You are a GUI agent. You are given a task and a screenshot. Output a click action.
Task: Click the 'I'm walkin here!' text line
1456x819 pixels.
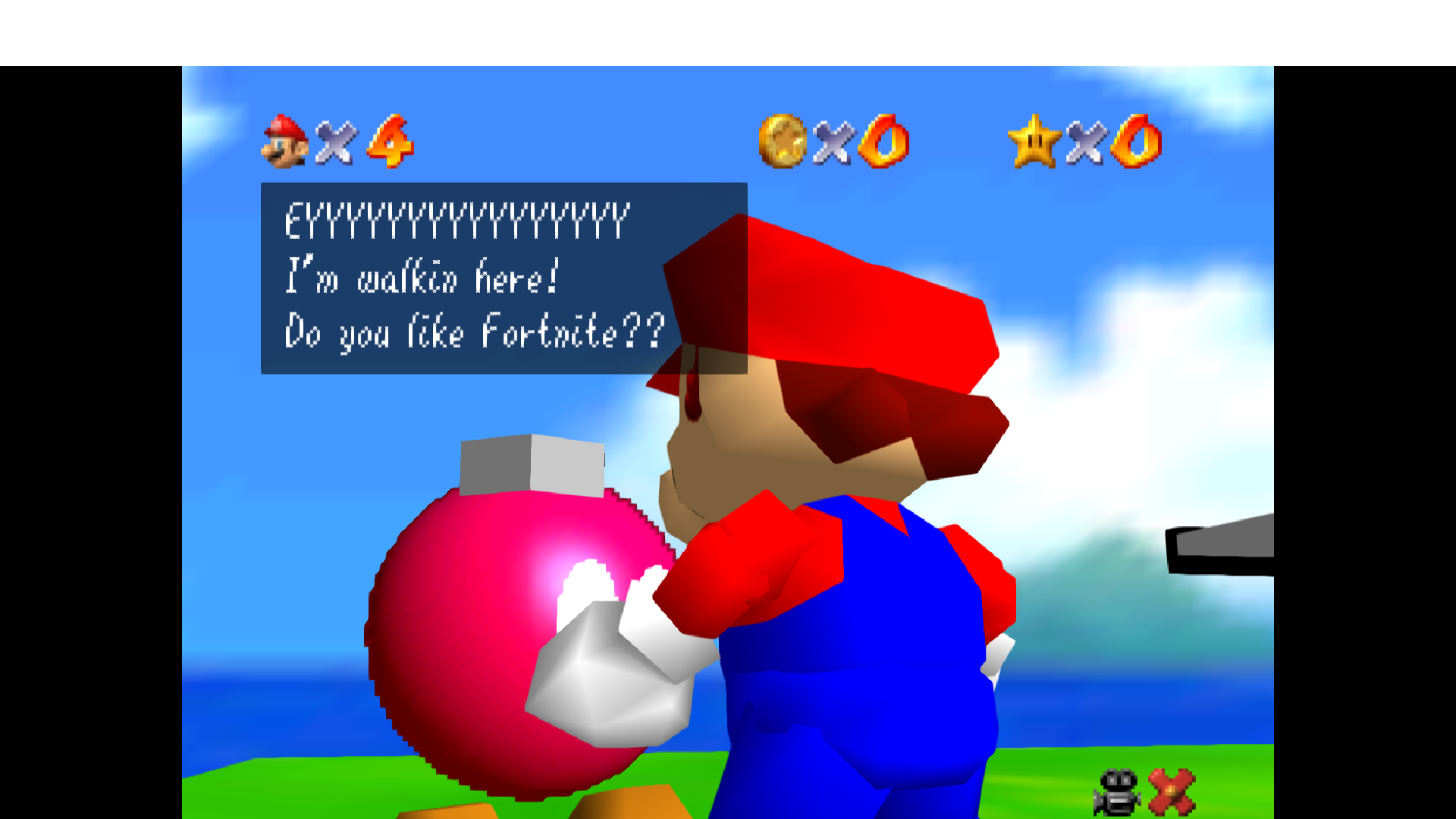coord(422,277)
